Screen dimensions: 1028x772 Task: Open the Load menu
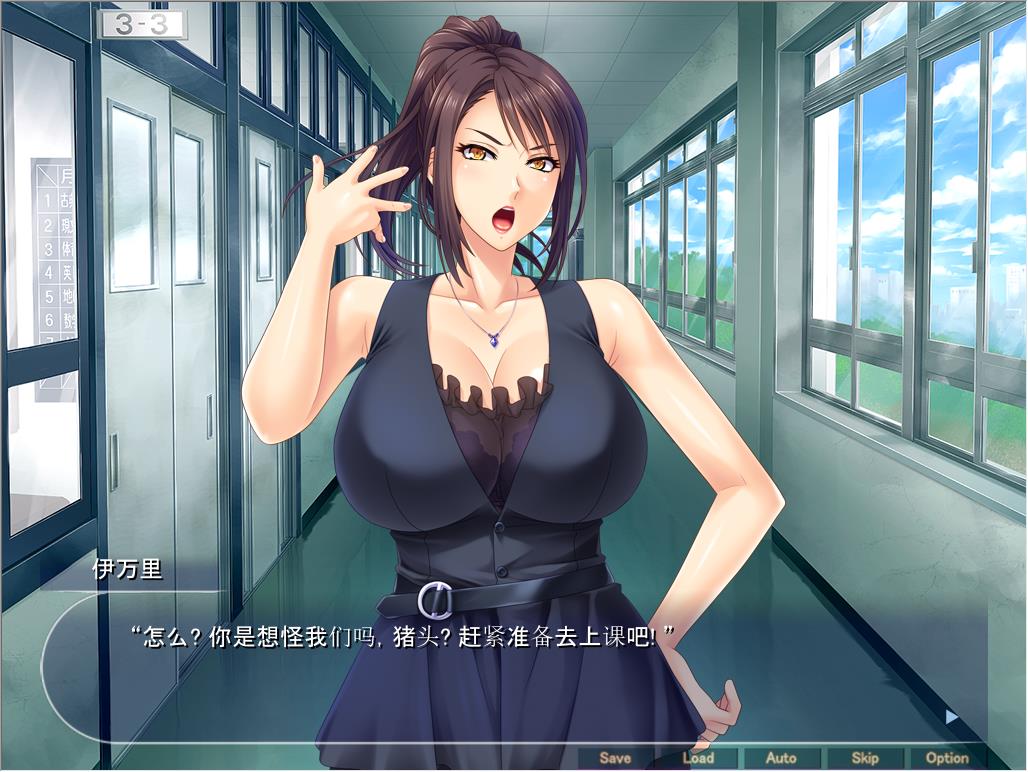pos(698,758)
